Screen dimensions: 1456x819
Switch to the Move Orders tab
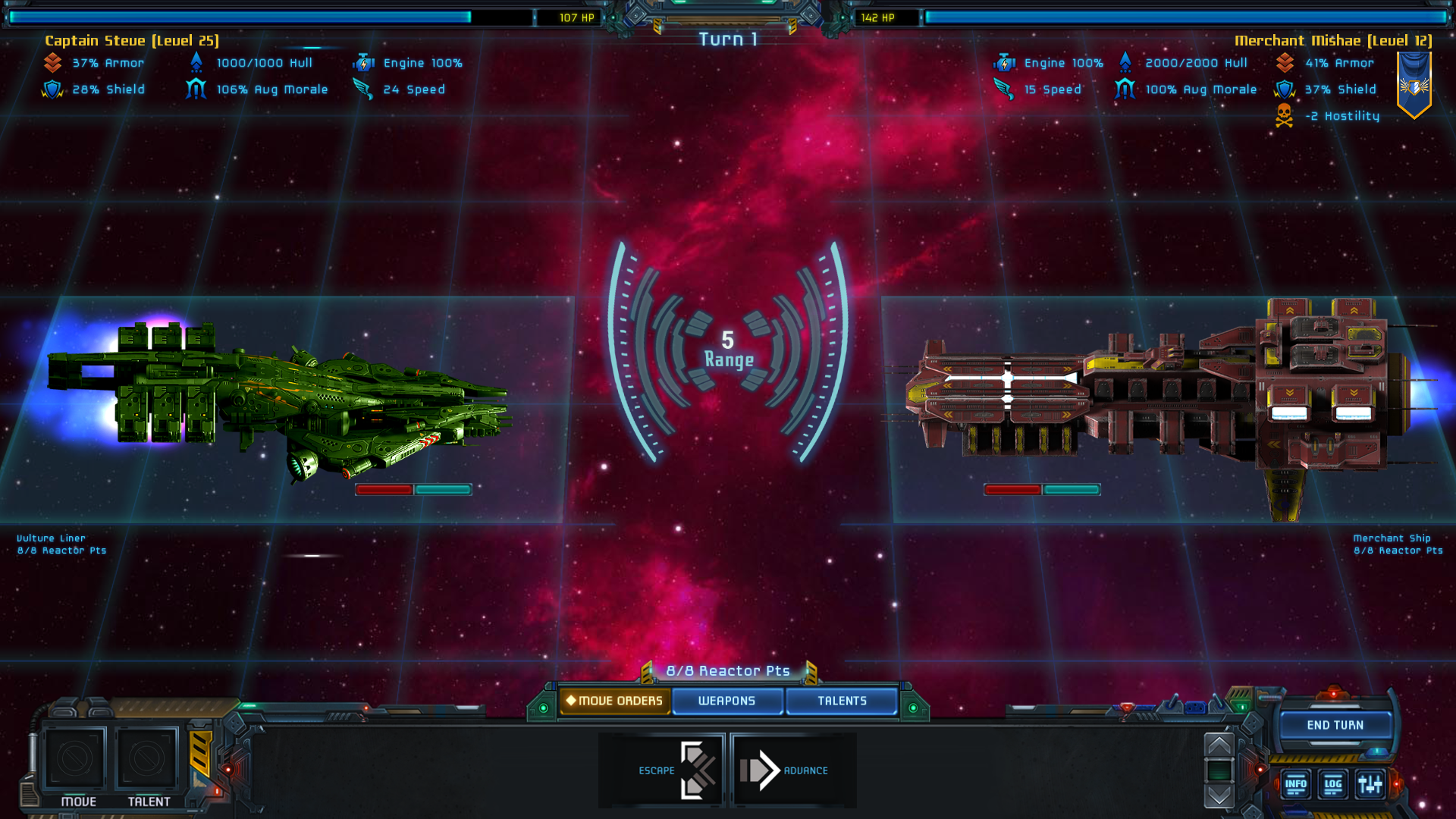pos(614,701)
